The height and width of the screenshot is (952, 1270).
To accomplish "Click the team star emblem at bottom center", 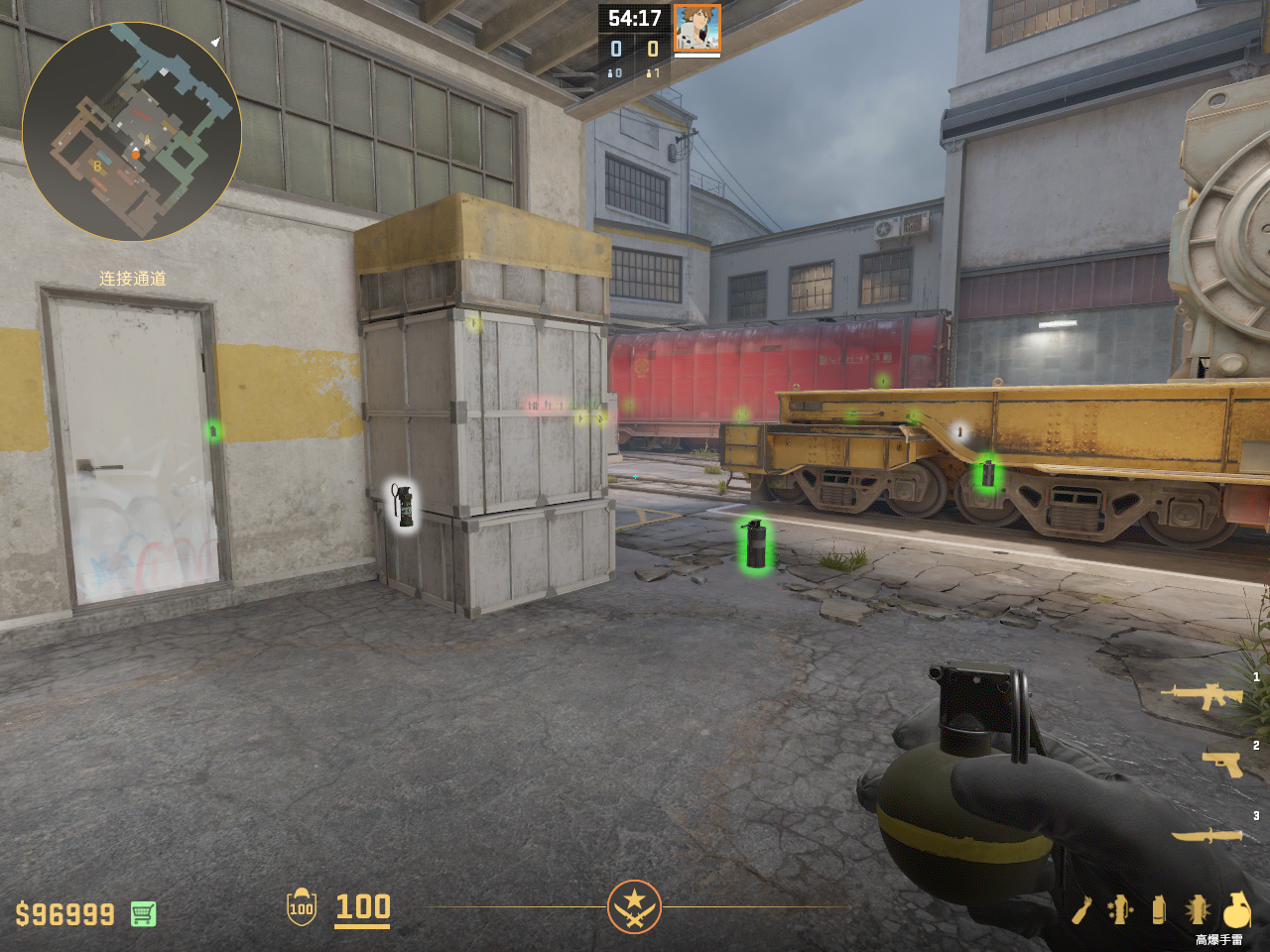I will 634,906.
